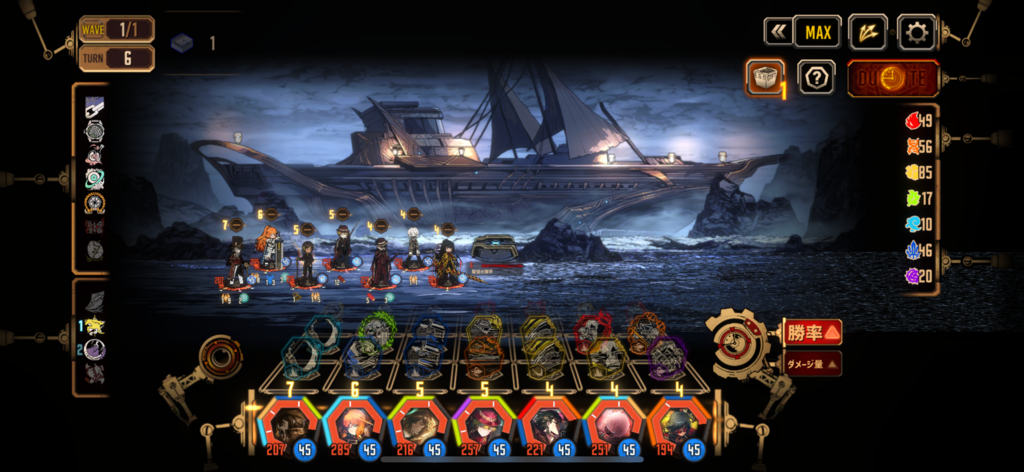This screenshot has width=1024, height=472.
Task: Activate the golden arrows skip-animation button
Action: click(x=867, y=32)
